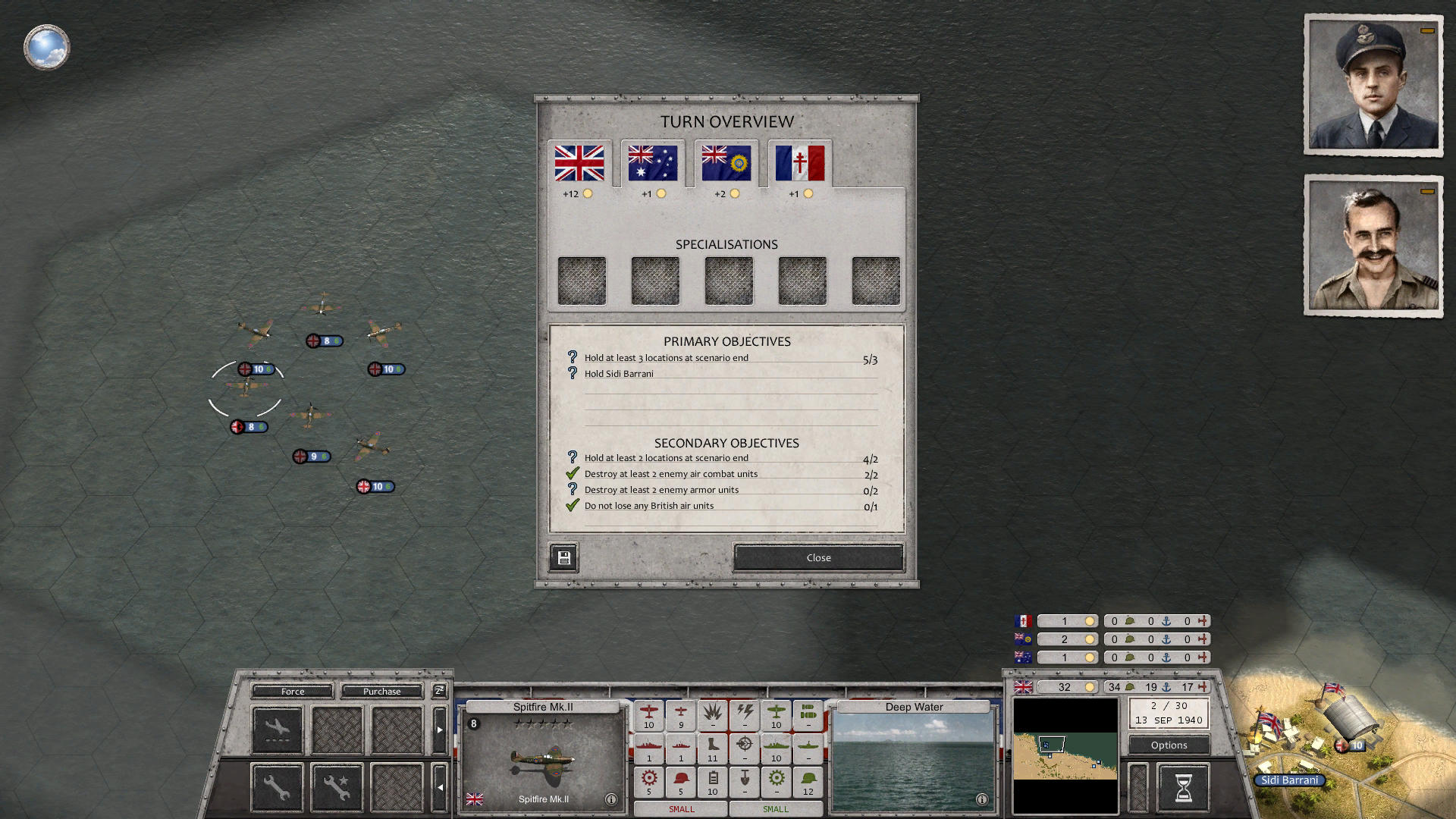Viewport: 1456px width, 819px height.
Task: Click the red air attack stat icon
Action: pyautogui.click(x=649, y=714)
